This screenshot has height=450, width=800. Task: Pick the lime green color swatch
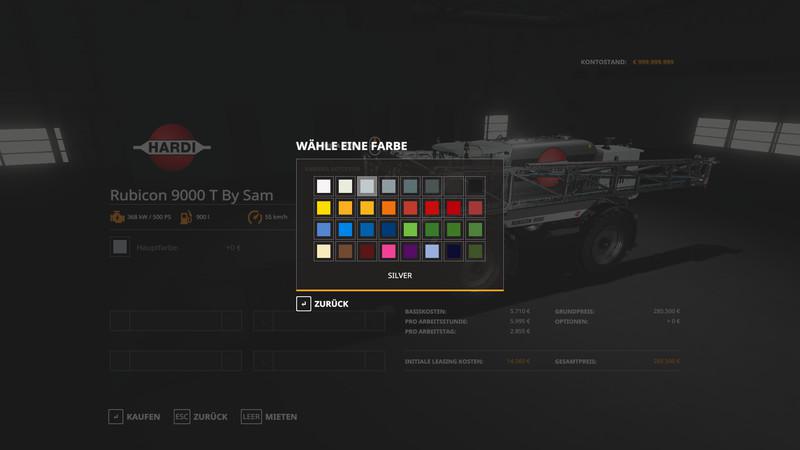(x=410, y=230)
